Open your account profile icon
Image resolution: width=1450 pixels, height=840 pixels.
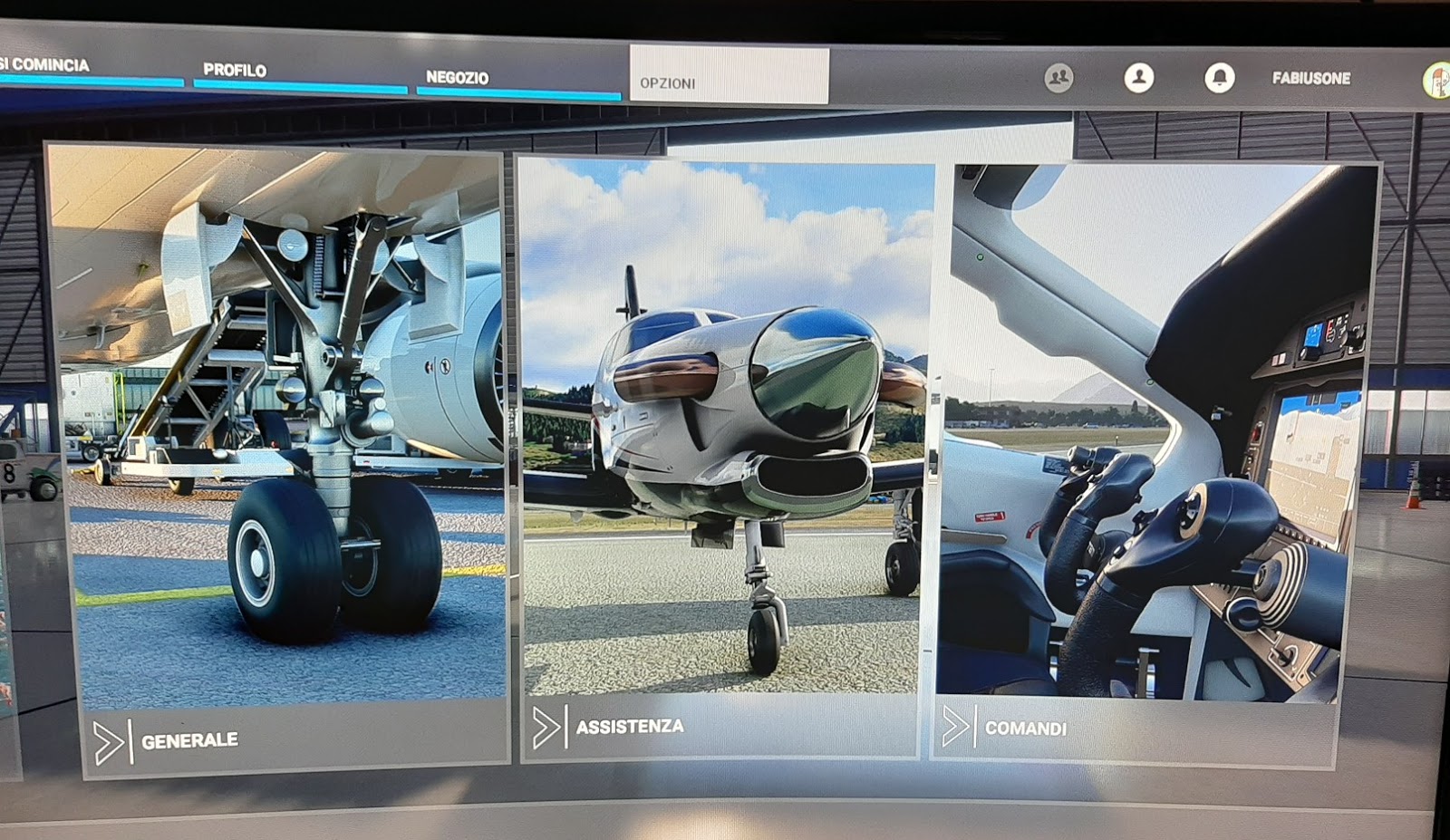pos(1138,78)
